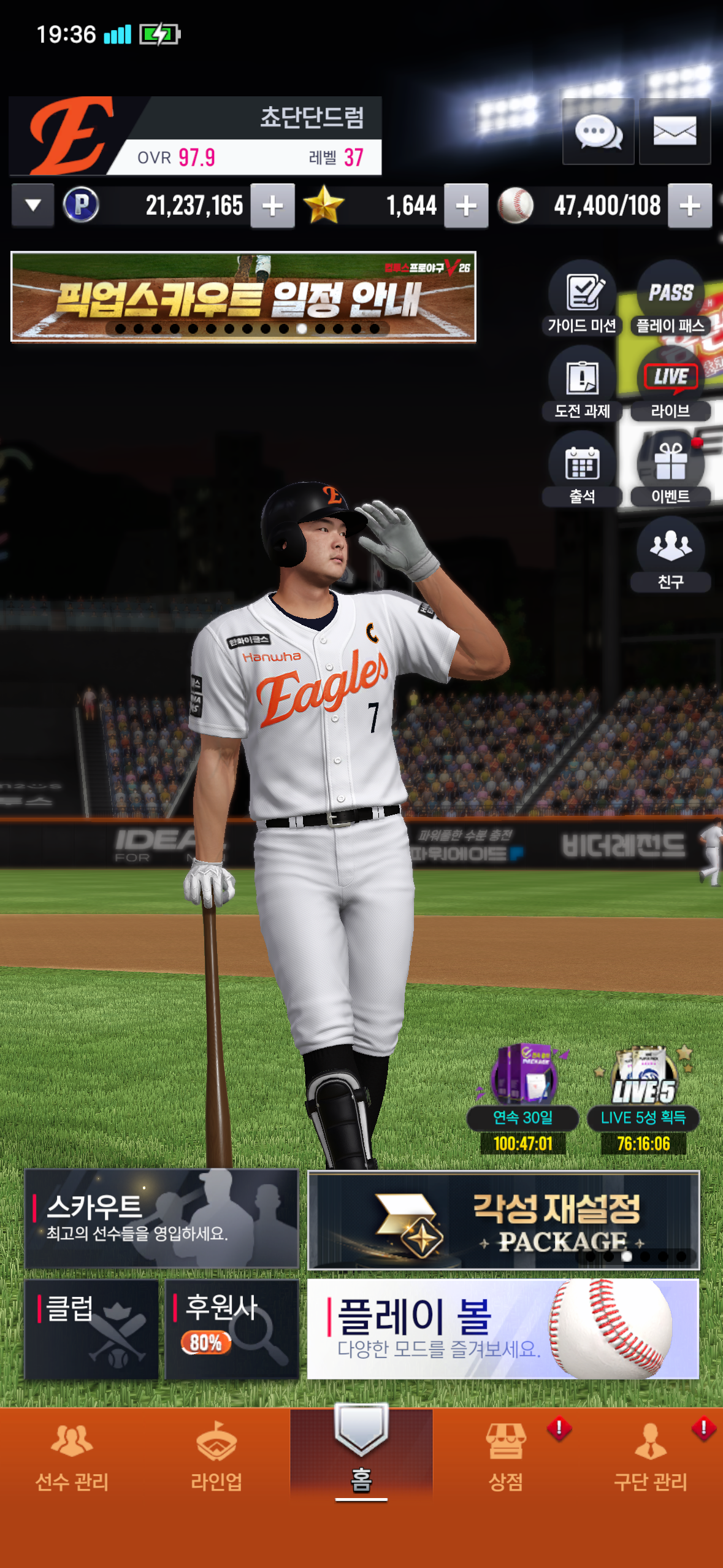This screenshot has width=723, height=1568.
Task: Open the 클럽 club panel
Action: point(91,1329)
